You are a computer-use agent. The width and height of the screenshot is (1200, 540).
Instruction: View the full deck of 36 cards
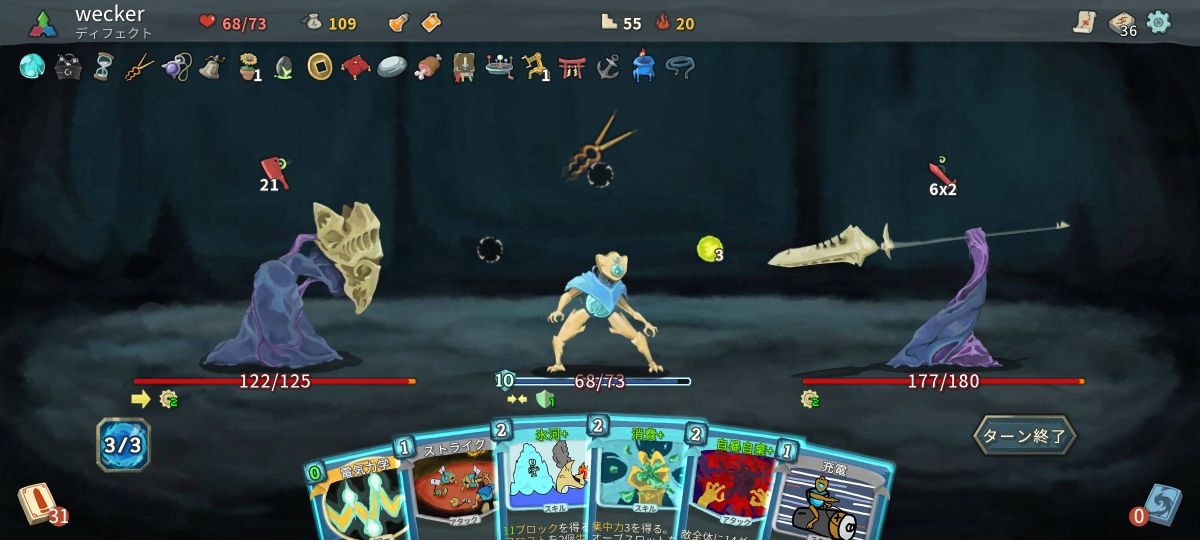coord(1121,24)
